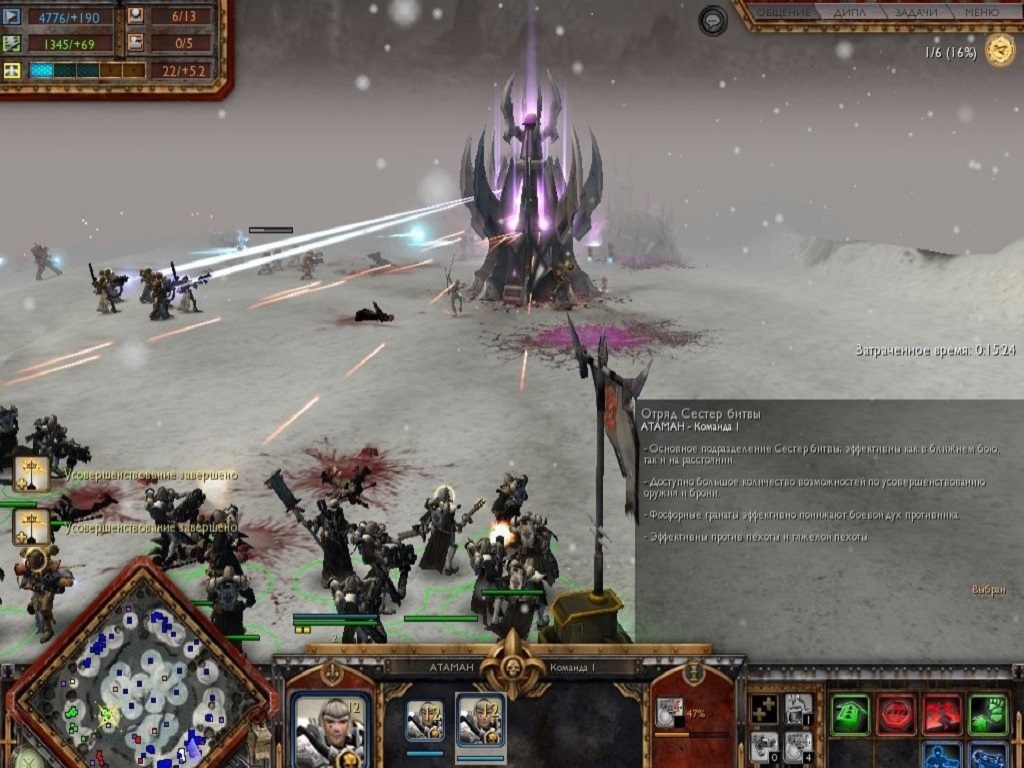Click the weapon upgrade icon showing count 1
This screenshot has width=1024, height=768.
(798, 709)
